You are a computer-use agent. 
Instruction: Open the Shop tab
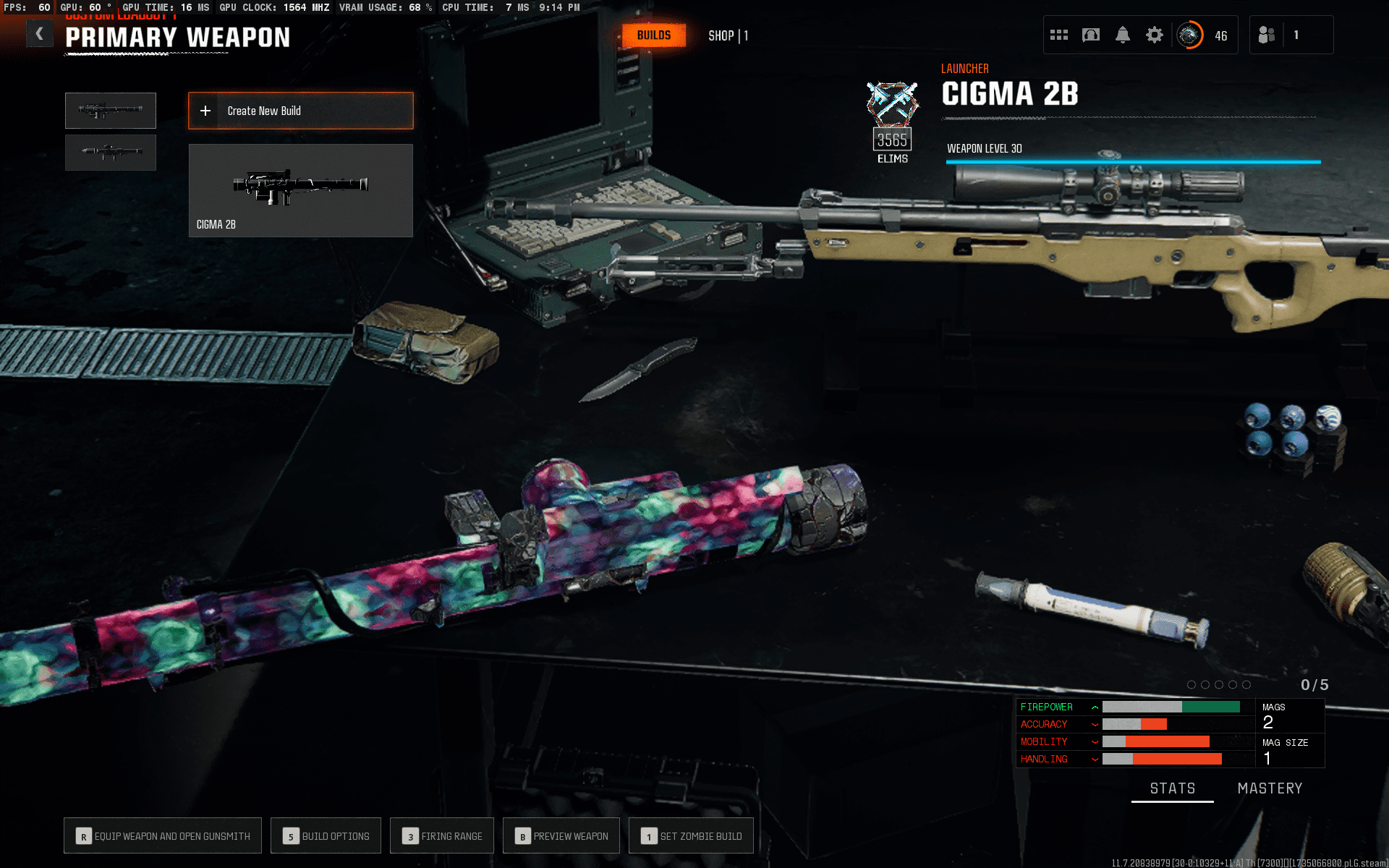pos(727,35)
